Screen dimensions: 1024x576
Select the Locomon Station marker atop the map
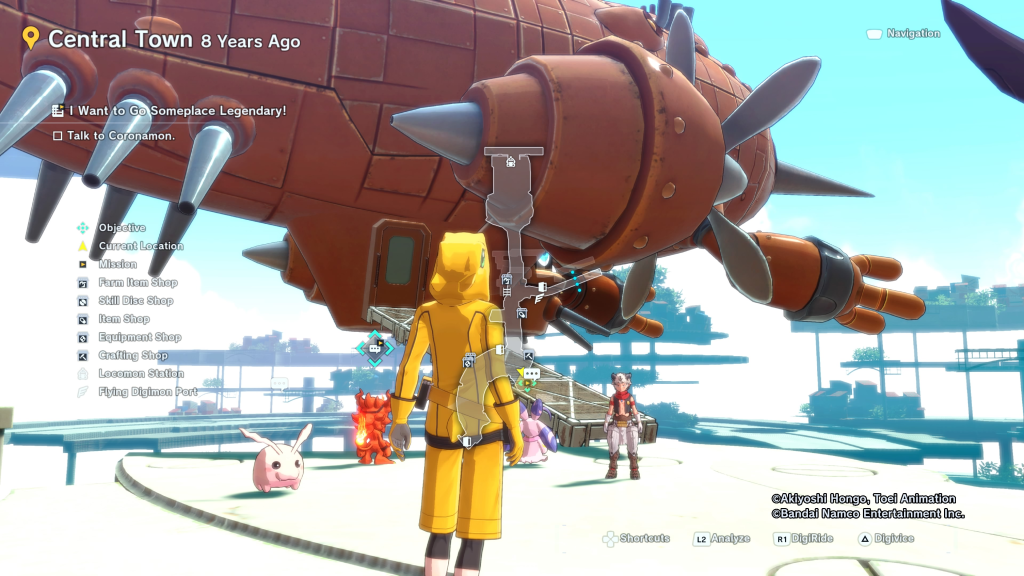(x=511, y=160)
